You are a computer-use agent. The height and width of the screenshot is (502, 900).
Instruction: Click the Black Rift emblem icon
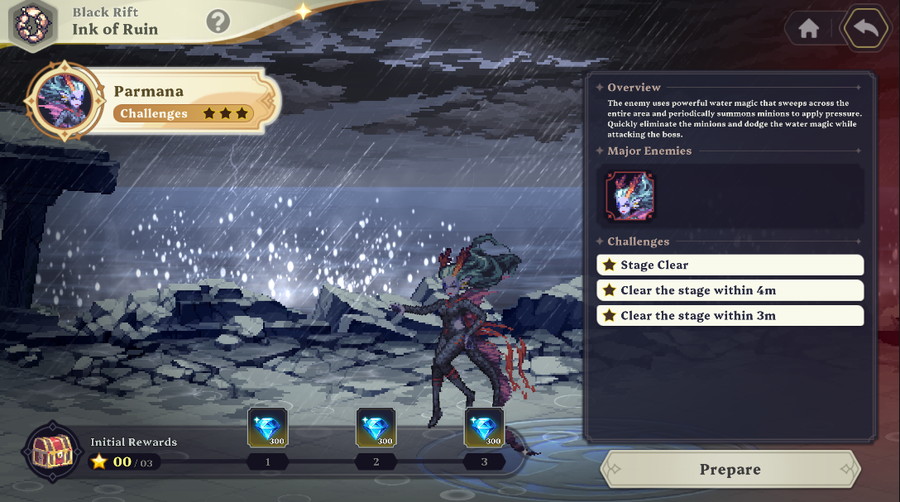click(32, 22)
